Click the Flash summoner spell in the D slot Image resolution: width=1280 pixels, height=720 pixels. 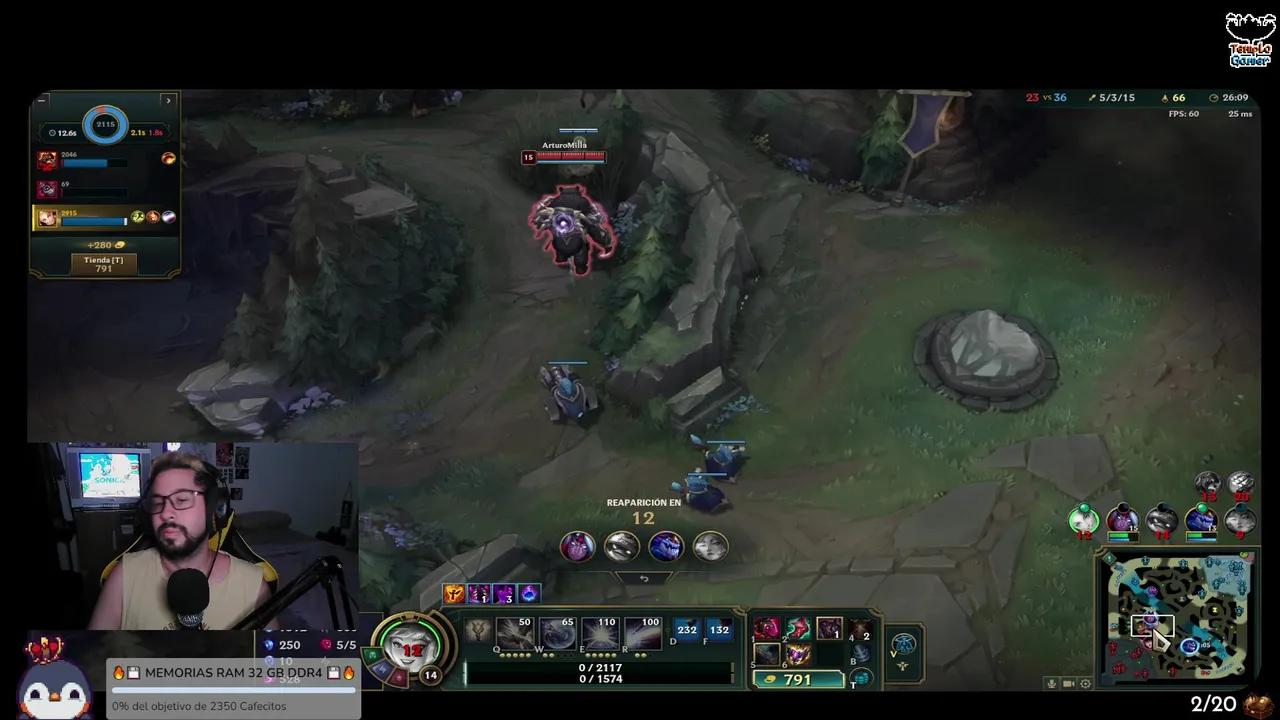[686, 630]
